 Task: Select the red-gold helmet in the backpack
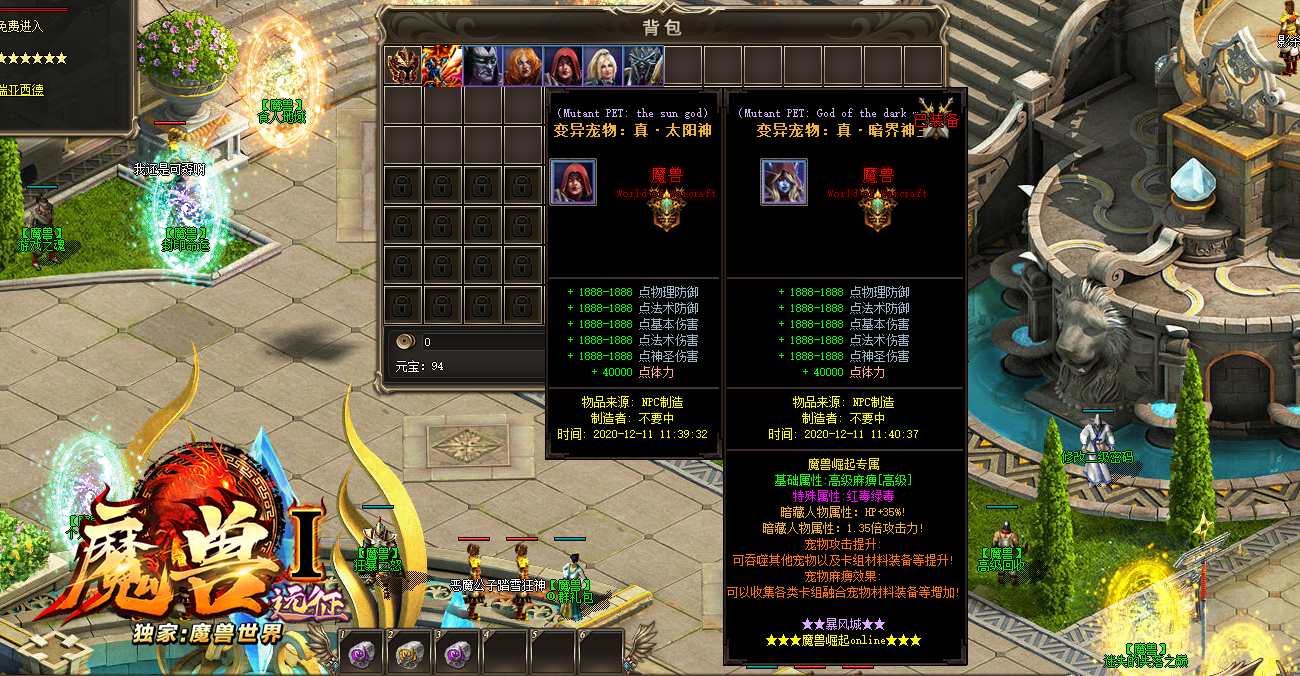(403, 66)
